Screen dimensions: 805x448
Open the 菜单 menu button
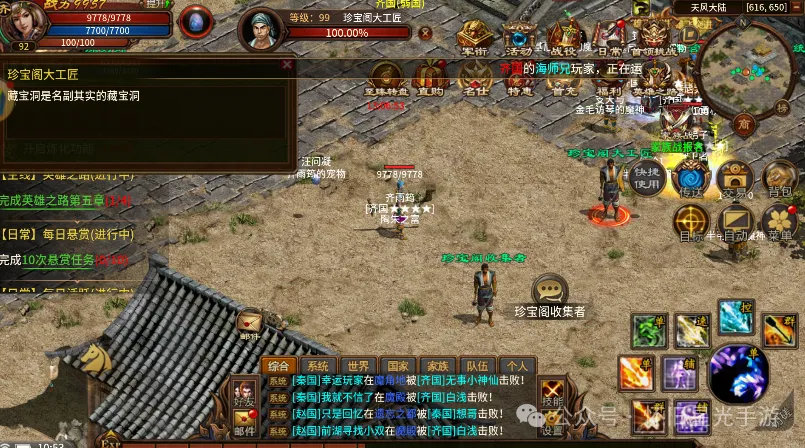(x=778, y=222)
